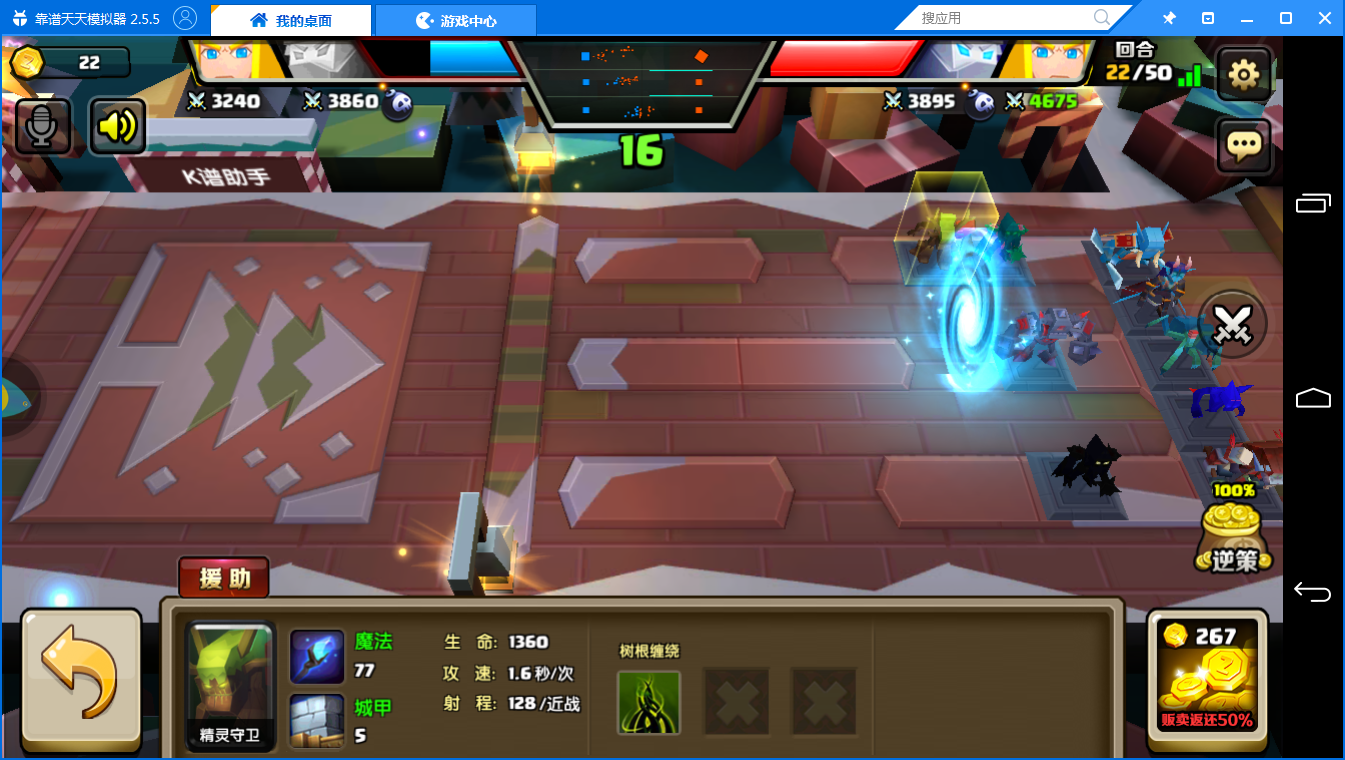View the 城甲 armor type icon

(x=317, y=721)
